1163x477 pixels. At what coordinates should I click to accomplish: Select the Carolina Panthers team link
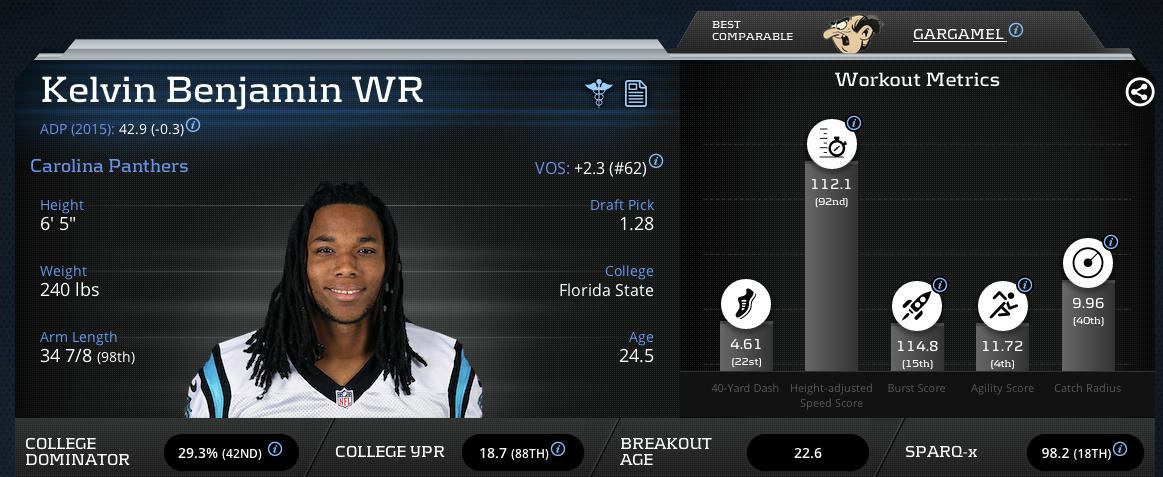point(109,166)
